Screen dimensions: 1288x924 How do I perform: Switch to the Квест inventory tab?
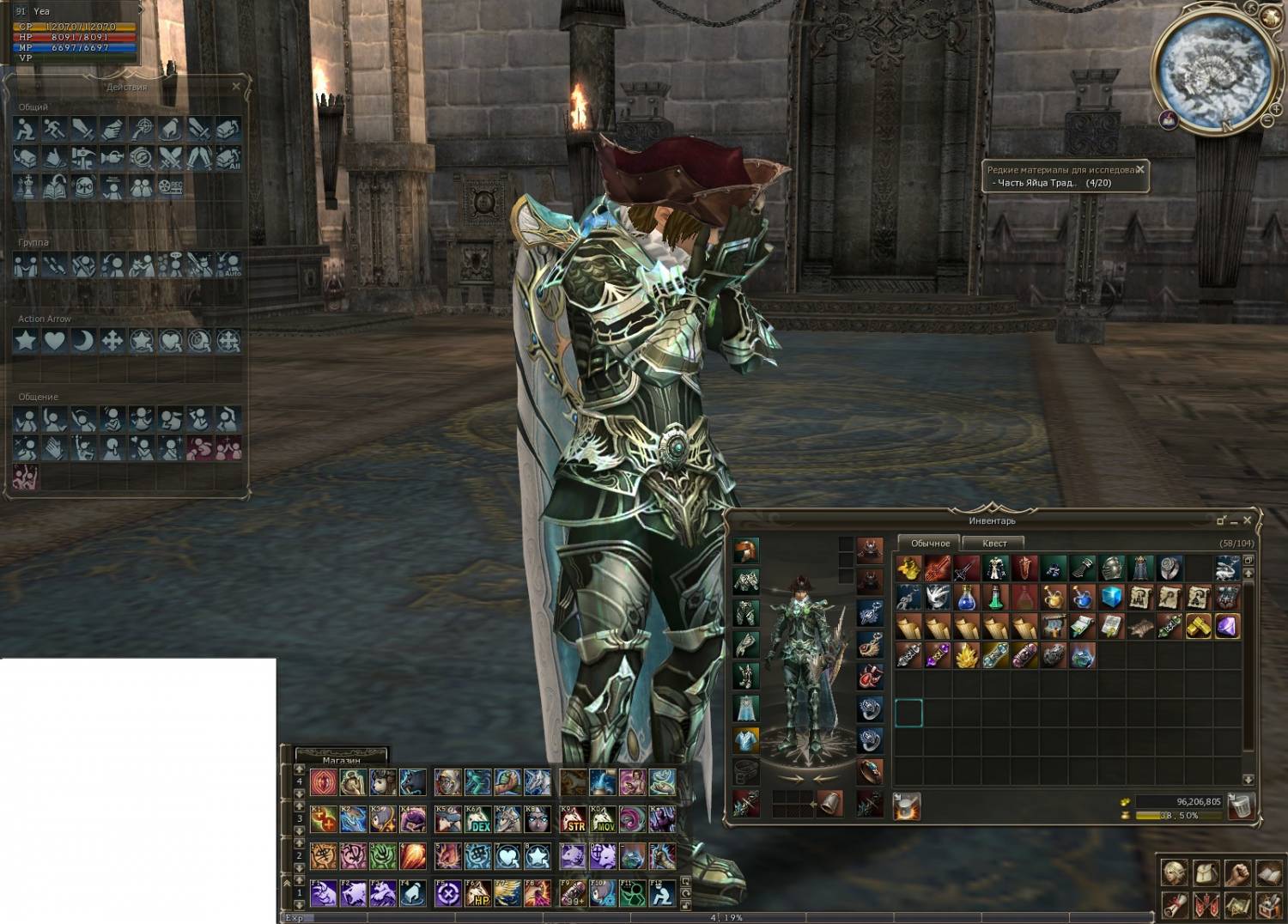993,543
